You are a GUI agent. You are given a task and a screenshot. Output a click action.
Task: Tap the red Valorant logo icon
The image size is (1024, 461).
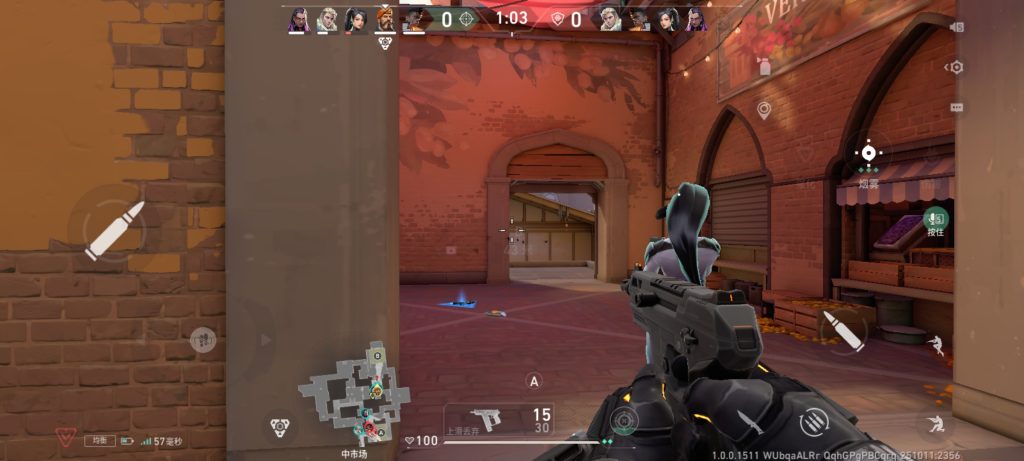point(66,437)
